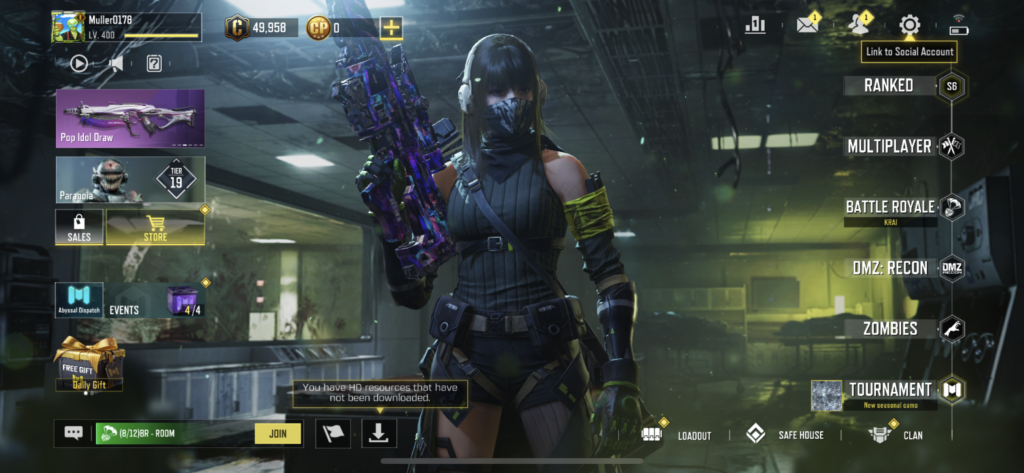Download HD resources with the download icon
Viewport: 1024px width, 473px height.
click(x=380, y=433)
